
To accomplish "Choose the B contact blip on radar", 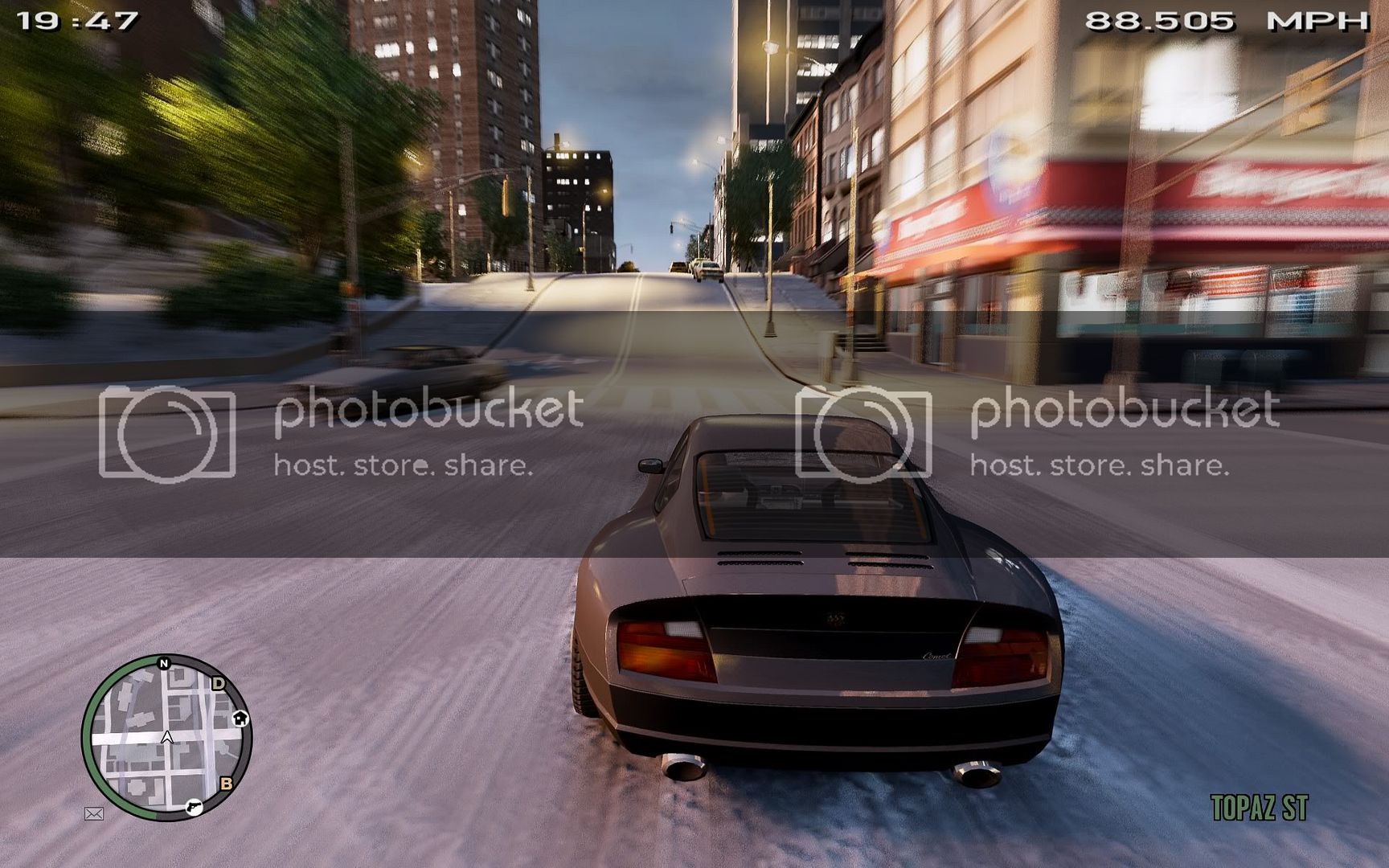I will [227, 783].
